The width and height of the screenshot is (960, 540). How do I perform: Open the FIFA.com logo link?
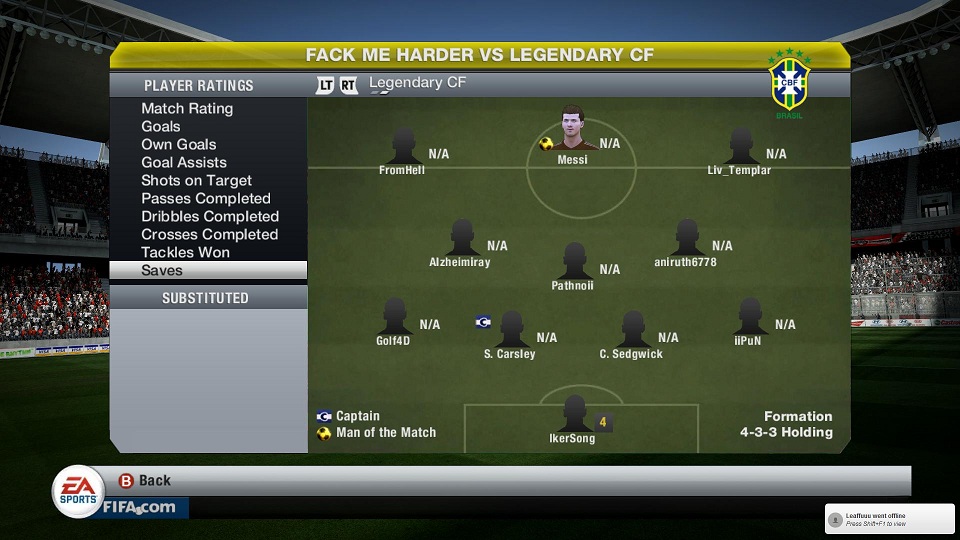pos(138,508)
